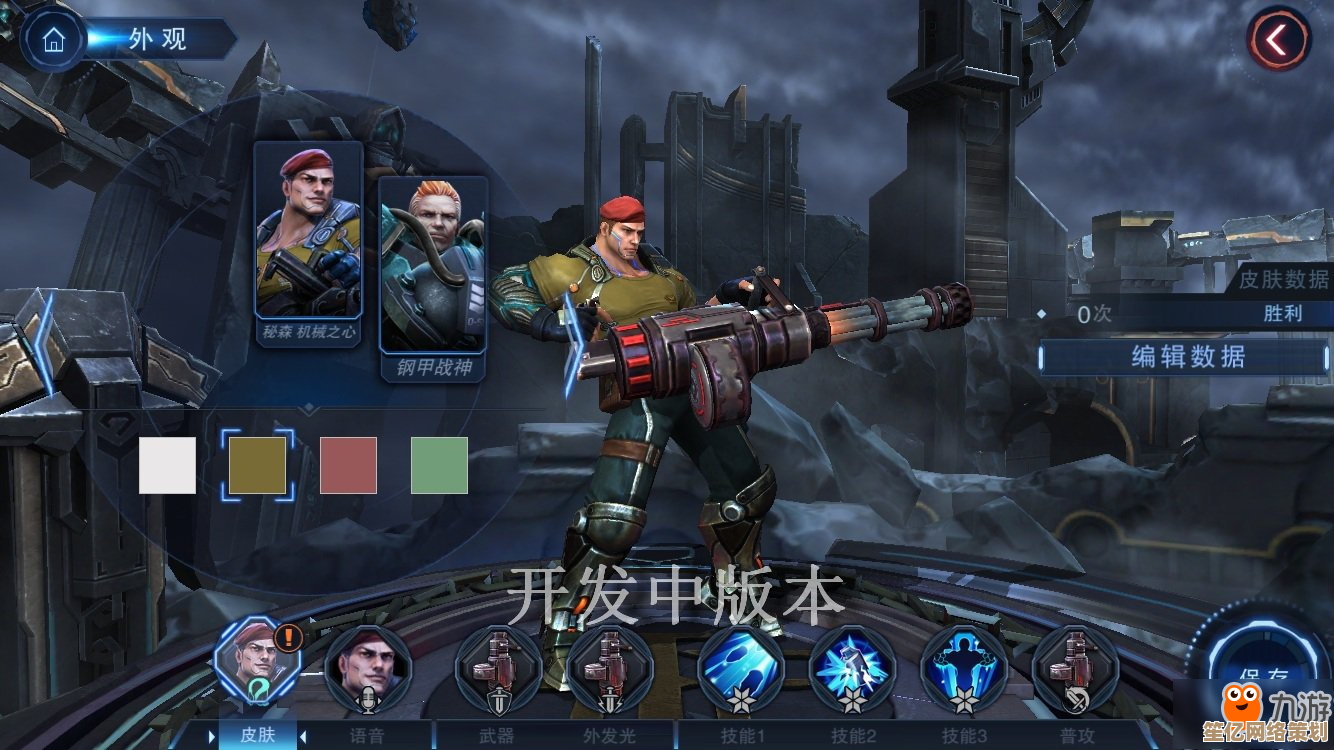Choose the red color swatch
The width and height of the screenshot is (1334, 750).
pos(348,465)
